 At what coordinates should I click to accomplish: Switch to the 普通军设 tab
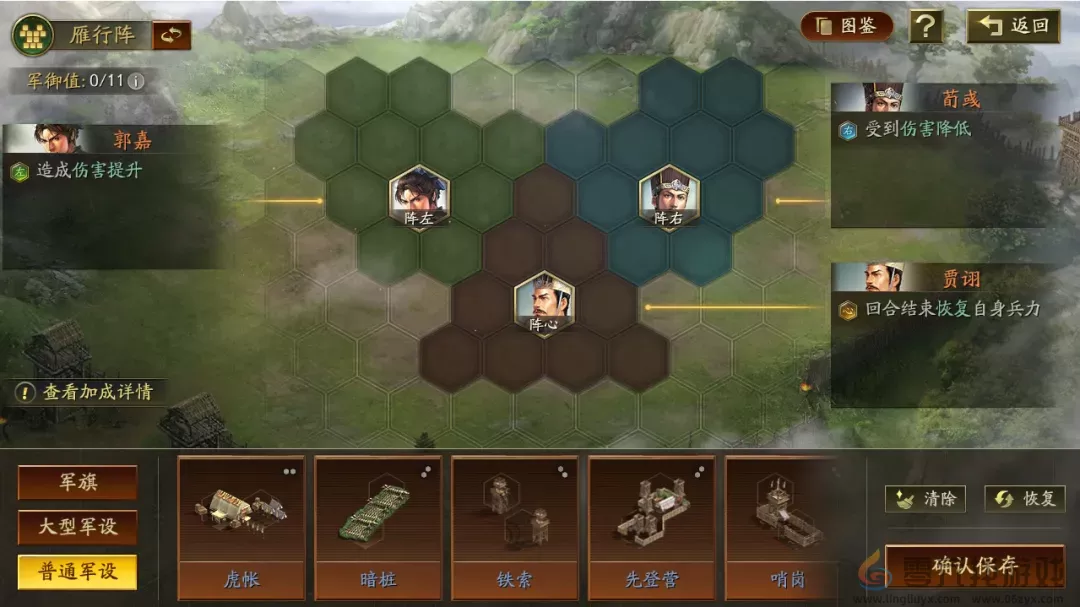tap(77, 572)
